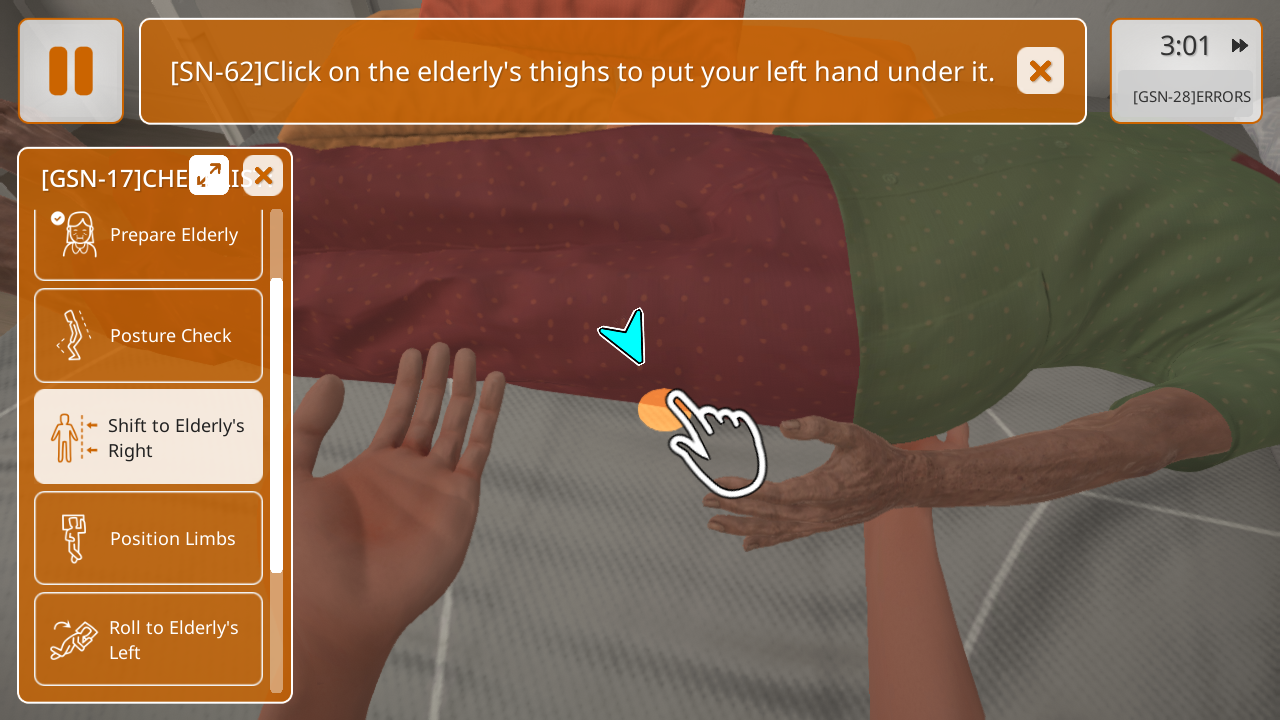Image resolution: width=1280 pixels, height=720 pixels.
Task: Select the Roll to Elderly's Left step
Action: point(148,639)
